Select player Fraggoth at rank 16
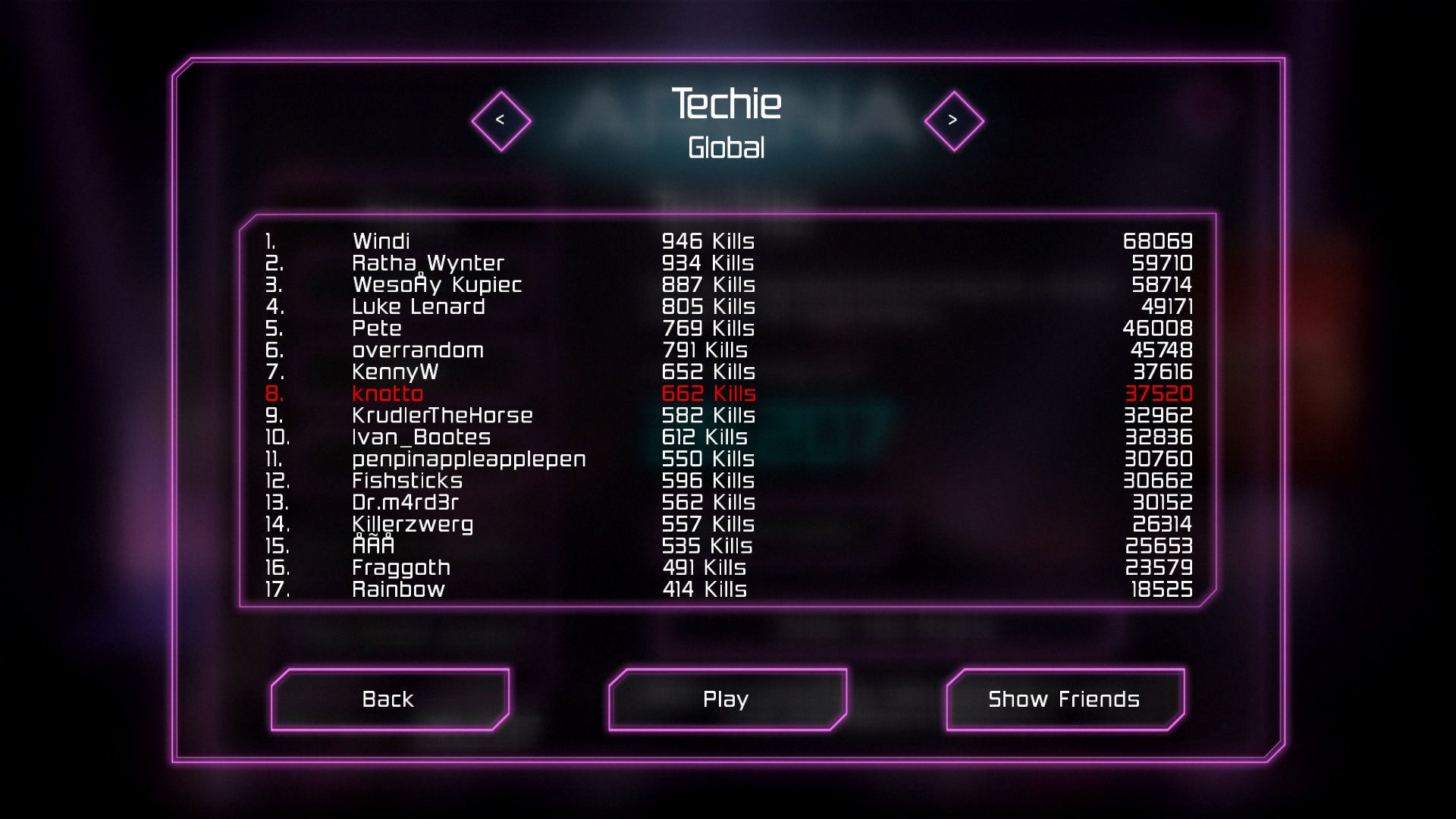The height and width of the screenshot is (819, 1456). point(400,567)
